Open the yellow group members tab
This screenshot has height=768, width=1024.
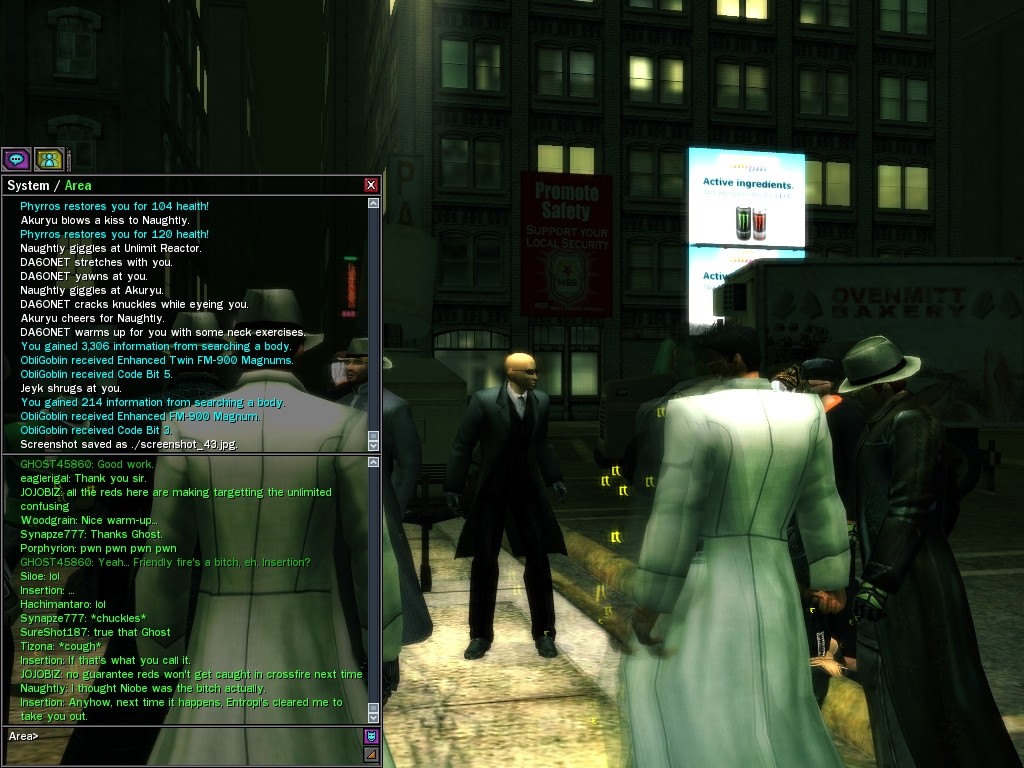49,159
